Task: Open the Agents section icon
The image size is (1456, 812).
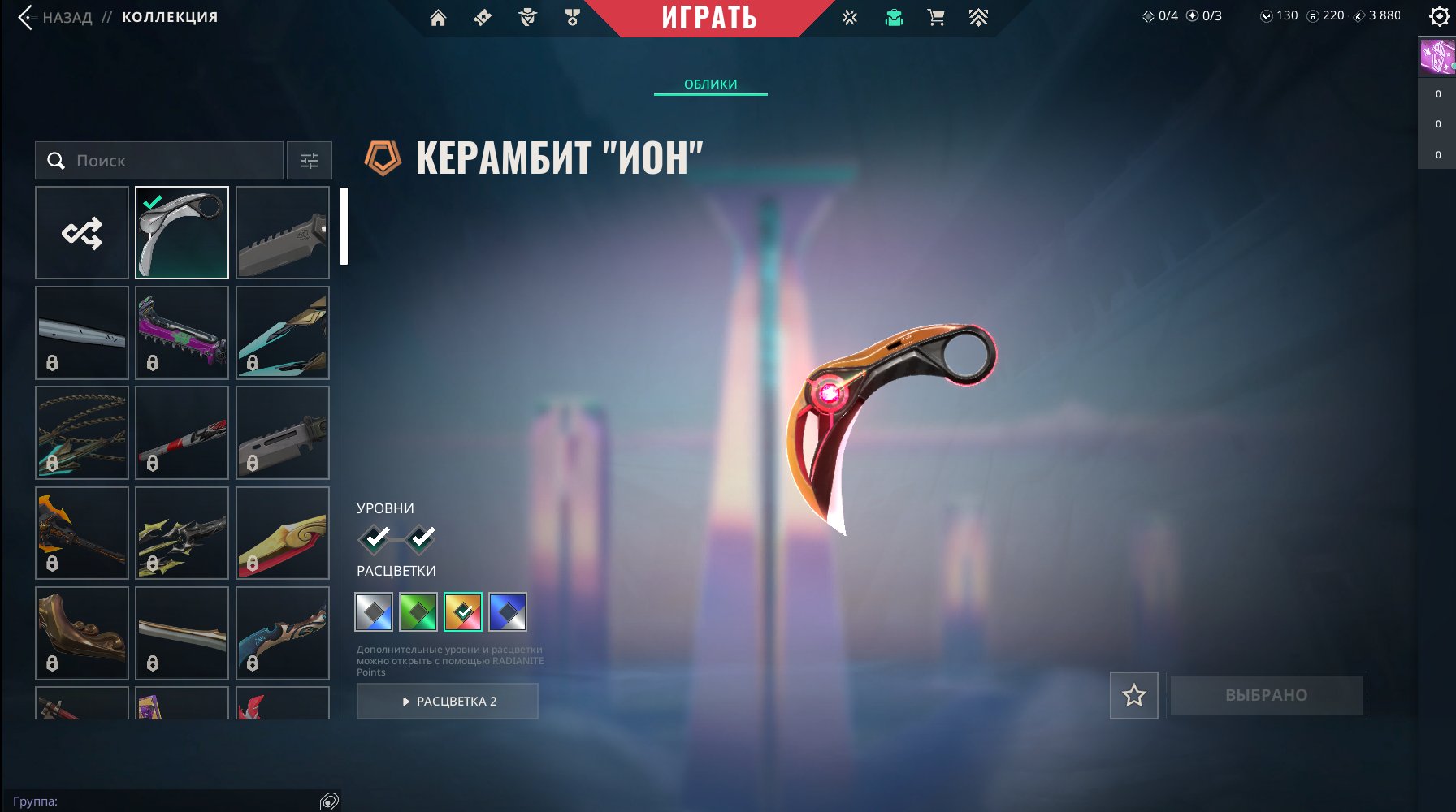Action: [526, 17]
